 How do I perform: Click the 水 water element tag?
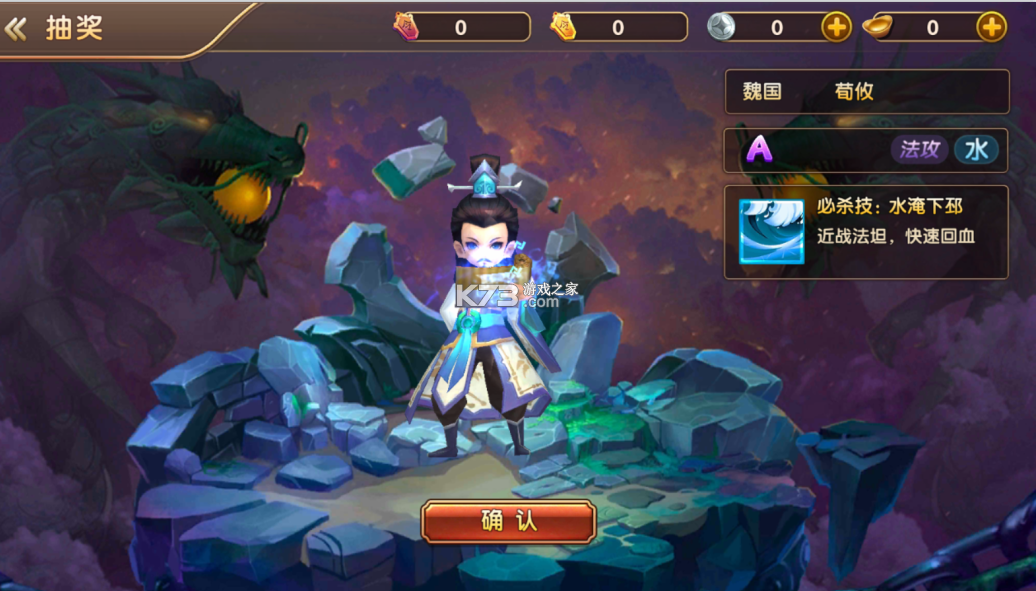point(976,150)
